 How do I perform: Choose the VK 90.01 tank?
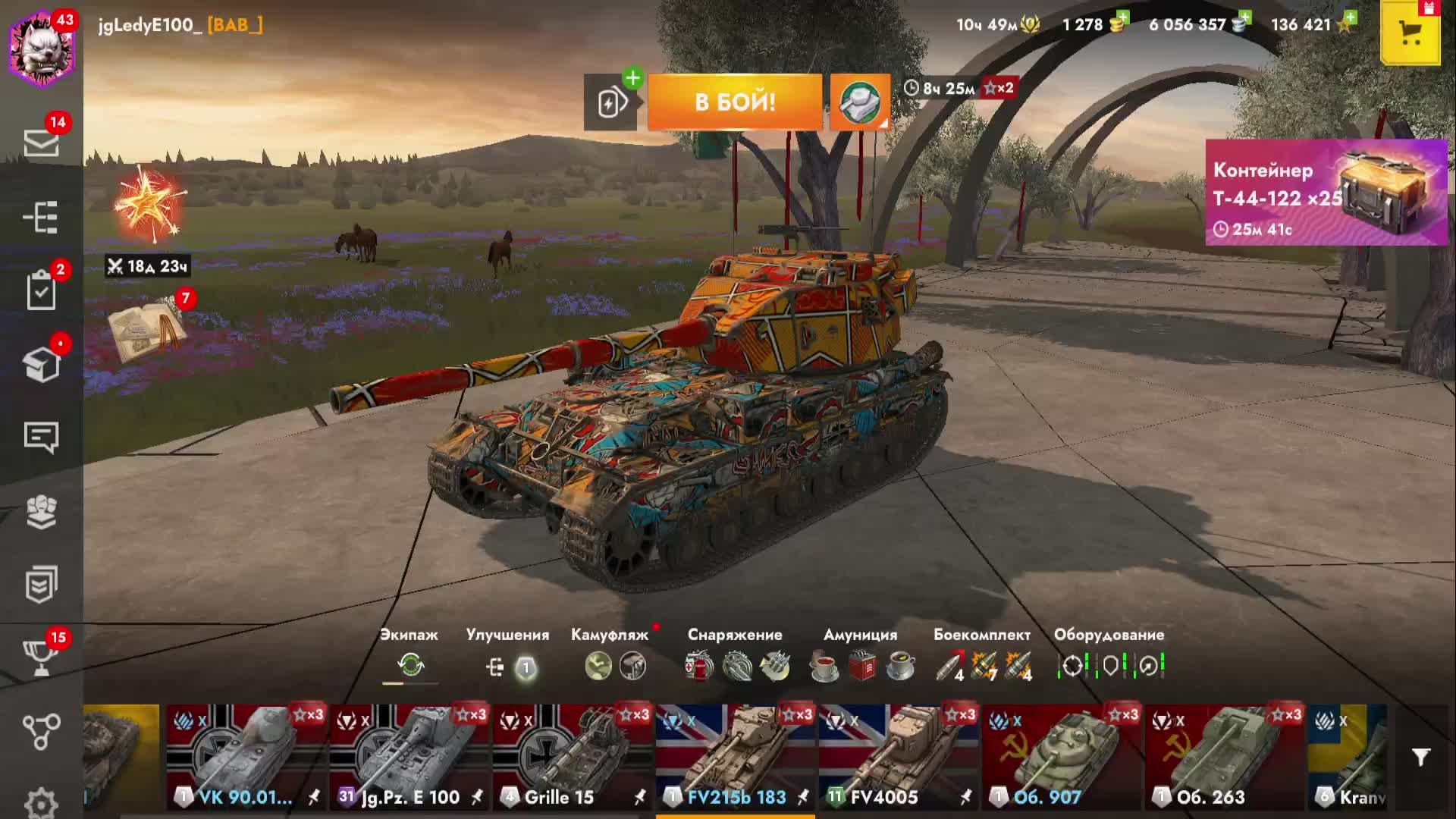tap(246, 758)
